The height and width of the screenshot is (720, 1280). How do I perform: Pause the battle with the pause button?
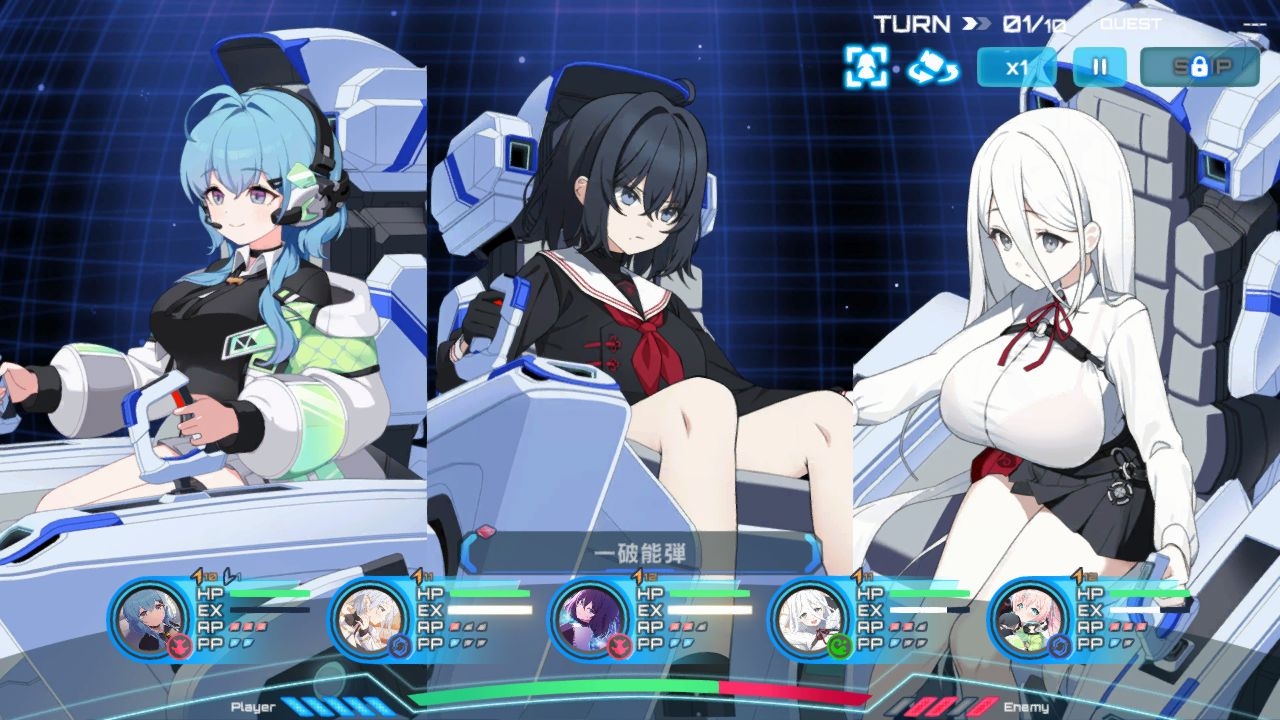[1100, 68]
